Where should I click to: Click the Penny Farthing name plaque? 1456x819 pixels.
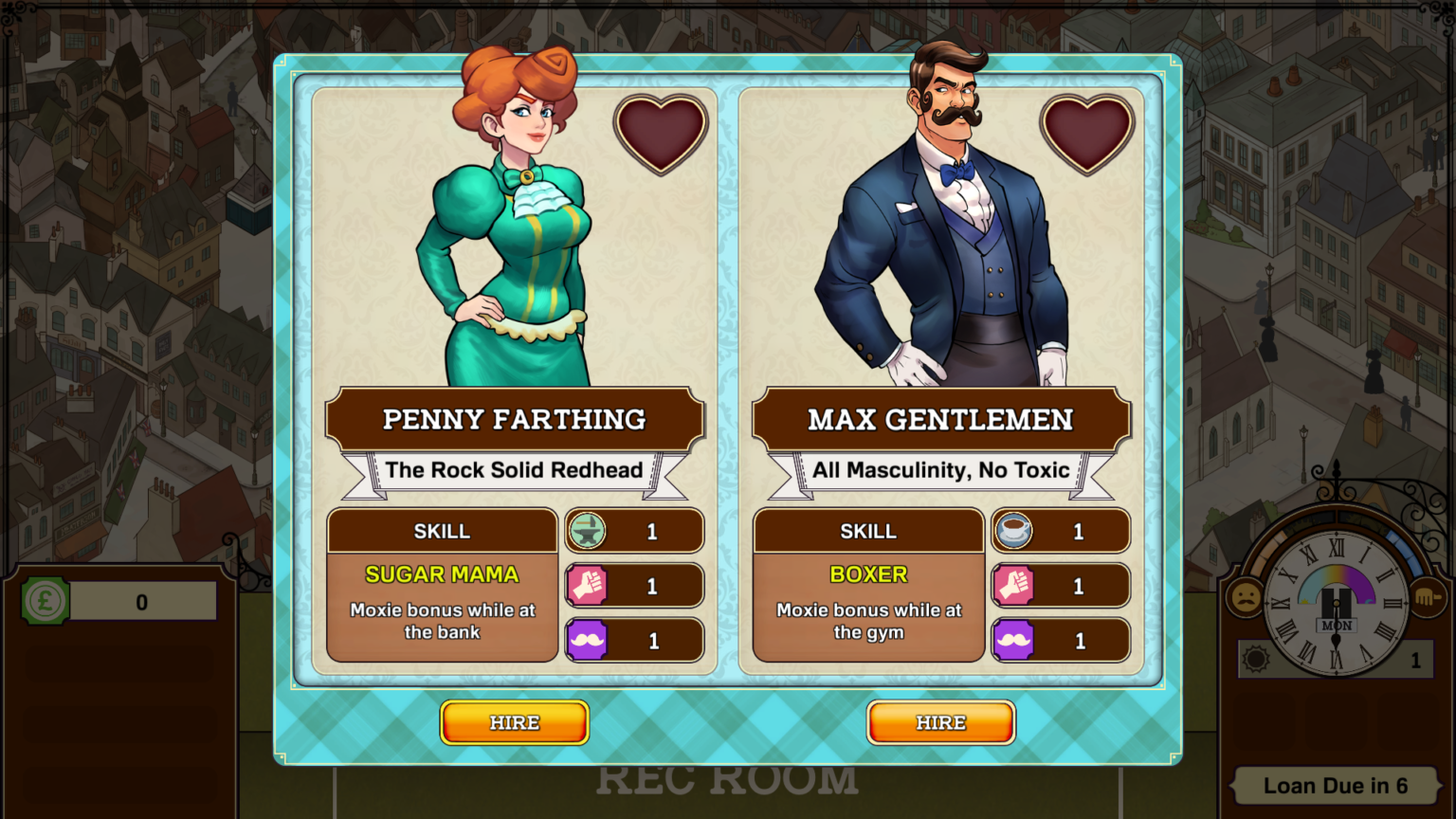pos(515,419)
